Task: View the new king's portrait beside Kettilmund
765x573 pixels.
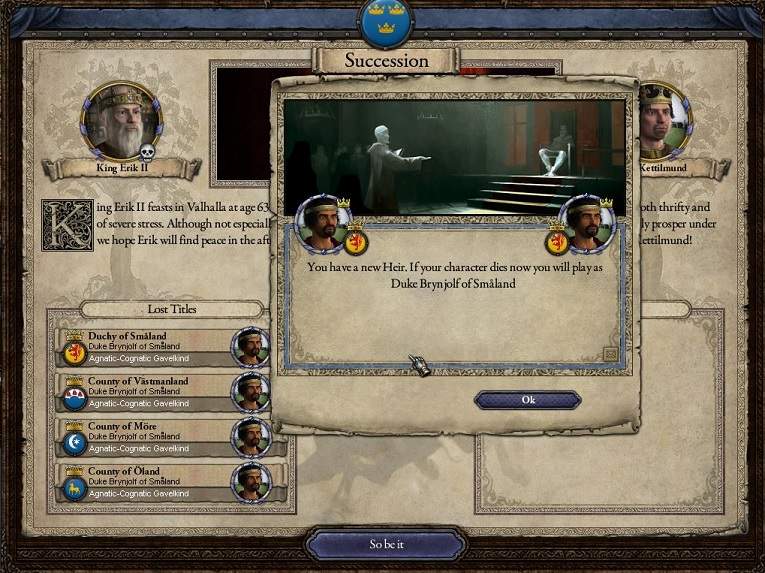Action: tap(661, 119)
